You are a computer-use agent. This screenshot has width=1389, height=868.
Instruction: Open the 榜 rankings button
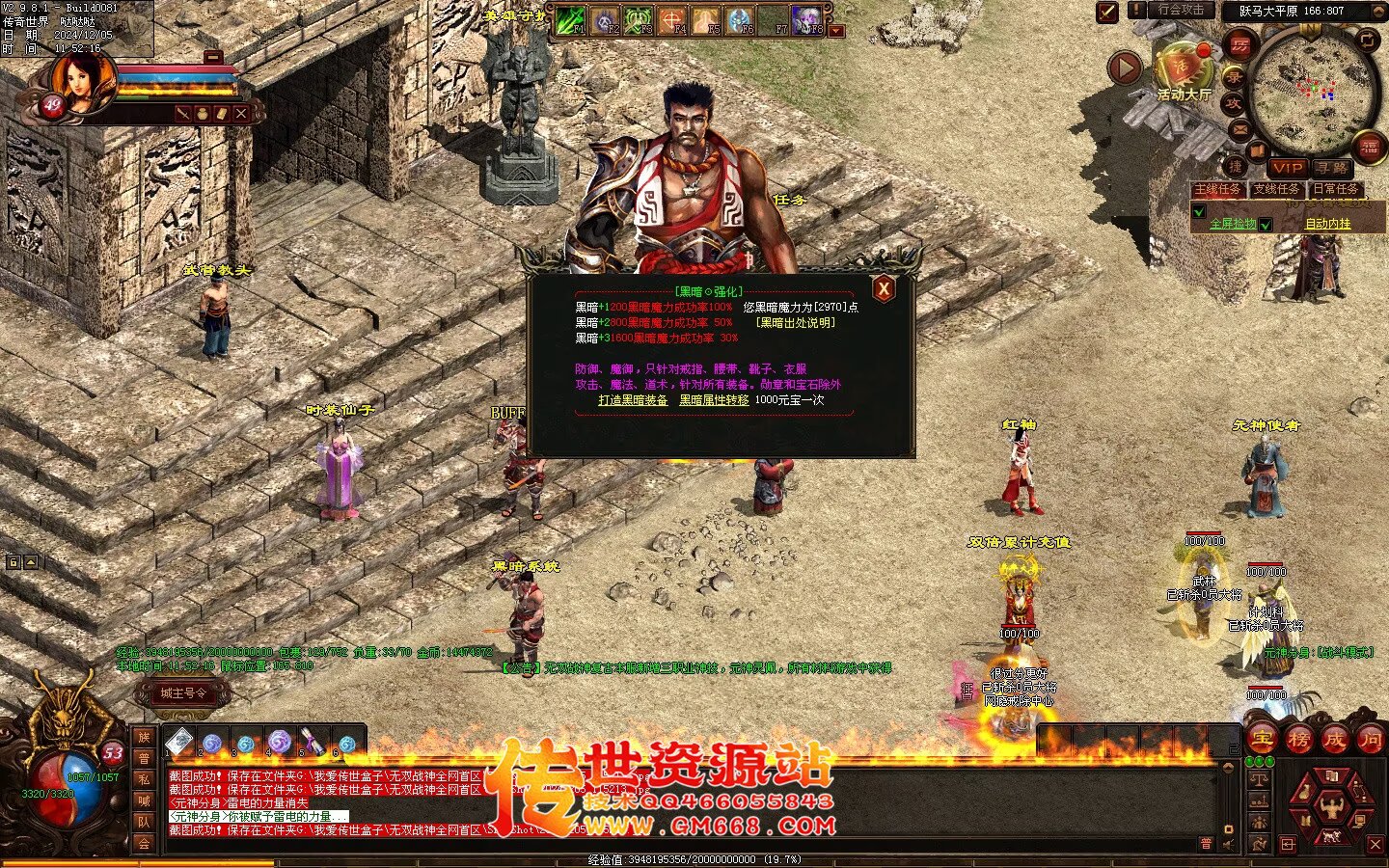point(1298,740)
